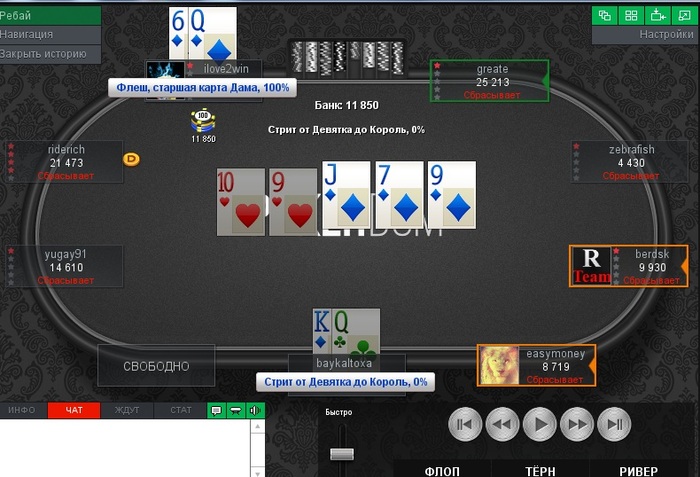Viewport: 700px width, 477px height.
Task: Switch to the ИНФО tab
Action: [x=22, y=410]
